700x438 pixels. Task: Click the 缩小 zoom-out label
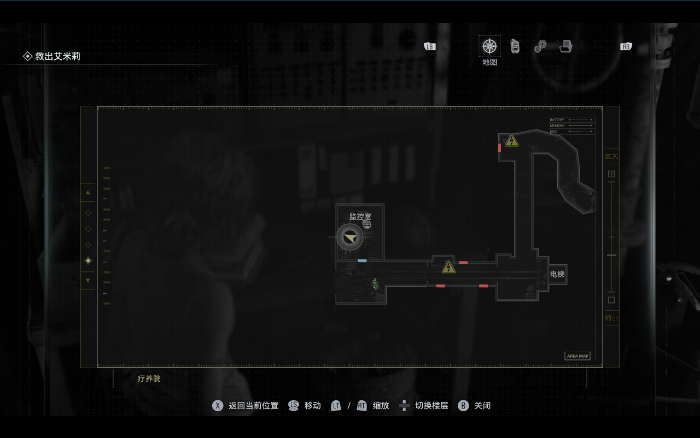(x=611, y=318)
